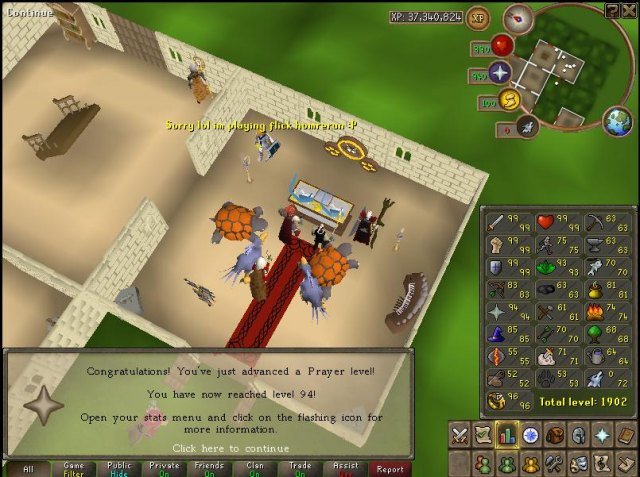The image size is (640, 477).
Task: Click the red Report button
Action: [390, 468]
